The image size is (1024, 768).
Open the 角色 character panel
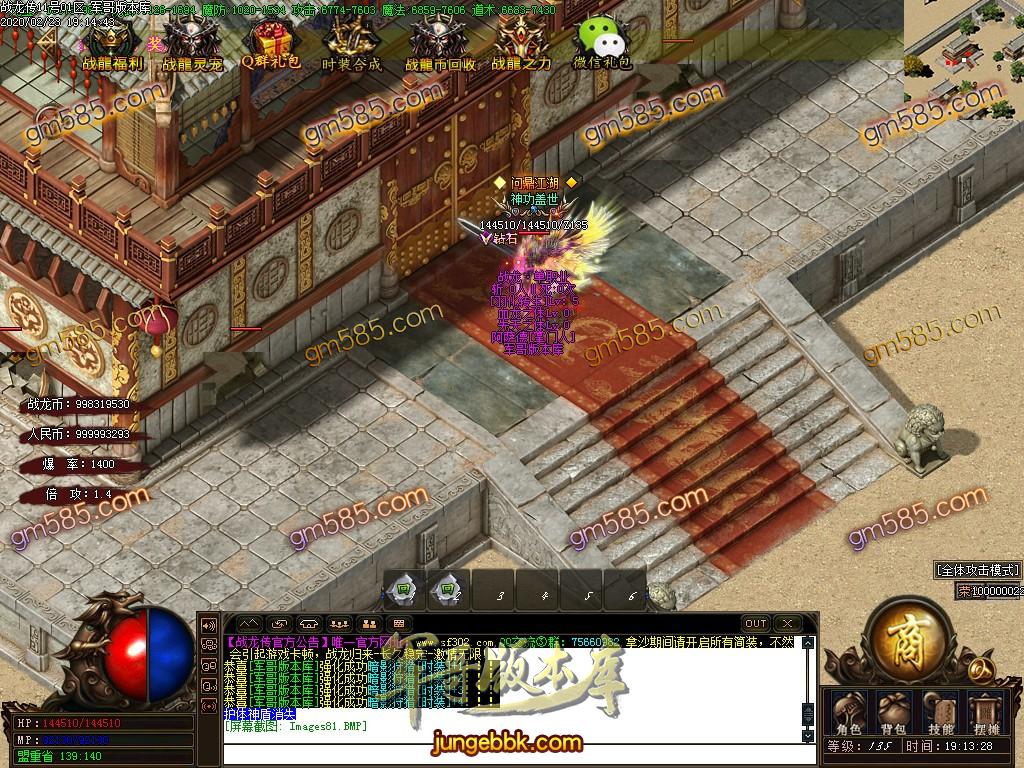849,711
